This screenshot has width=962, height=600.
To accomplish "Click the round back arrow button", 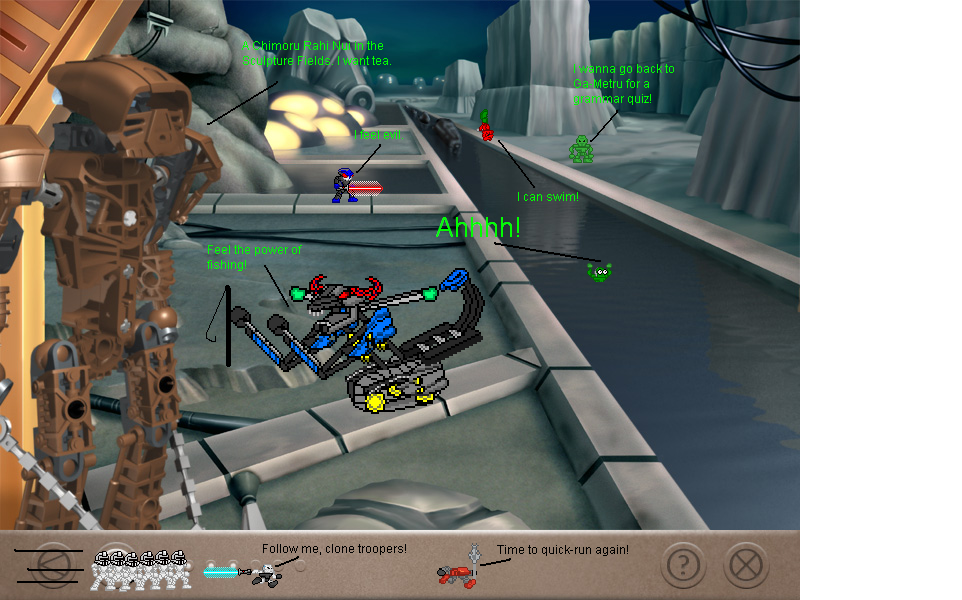I will pyautogui.click(x=53, y=566).
